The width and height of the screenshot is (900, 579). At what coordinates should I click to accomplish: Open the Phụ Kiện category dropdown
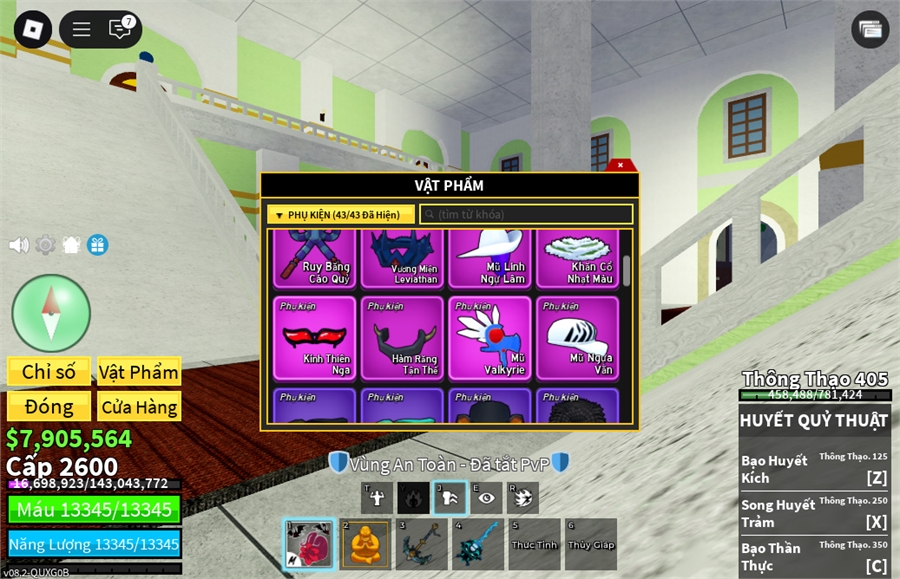click(340, 215)
